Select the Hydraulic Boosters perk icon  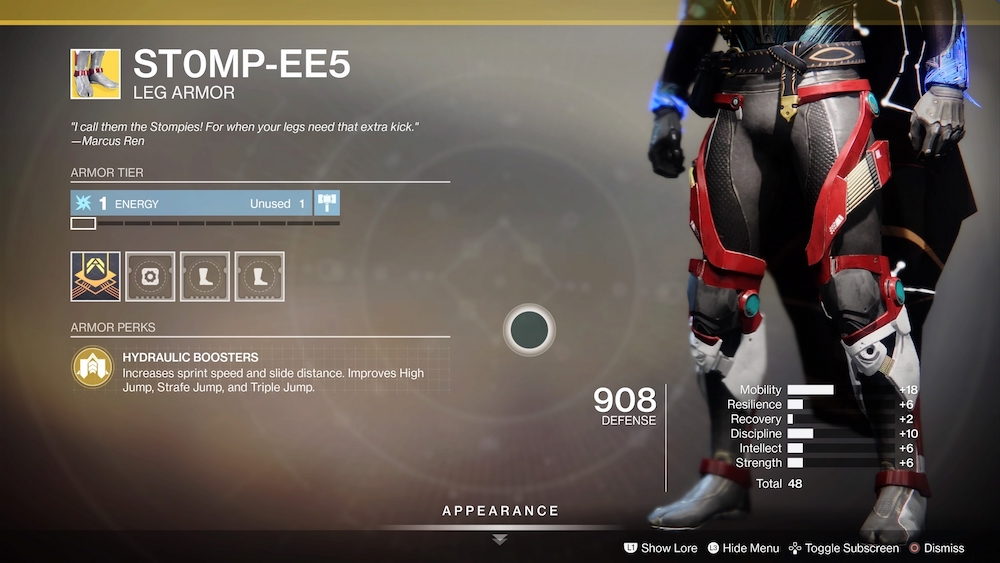(93, 367)
